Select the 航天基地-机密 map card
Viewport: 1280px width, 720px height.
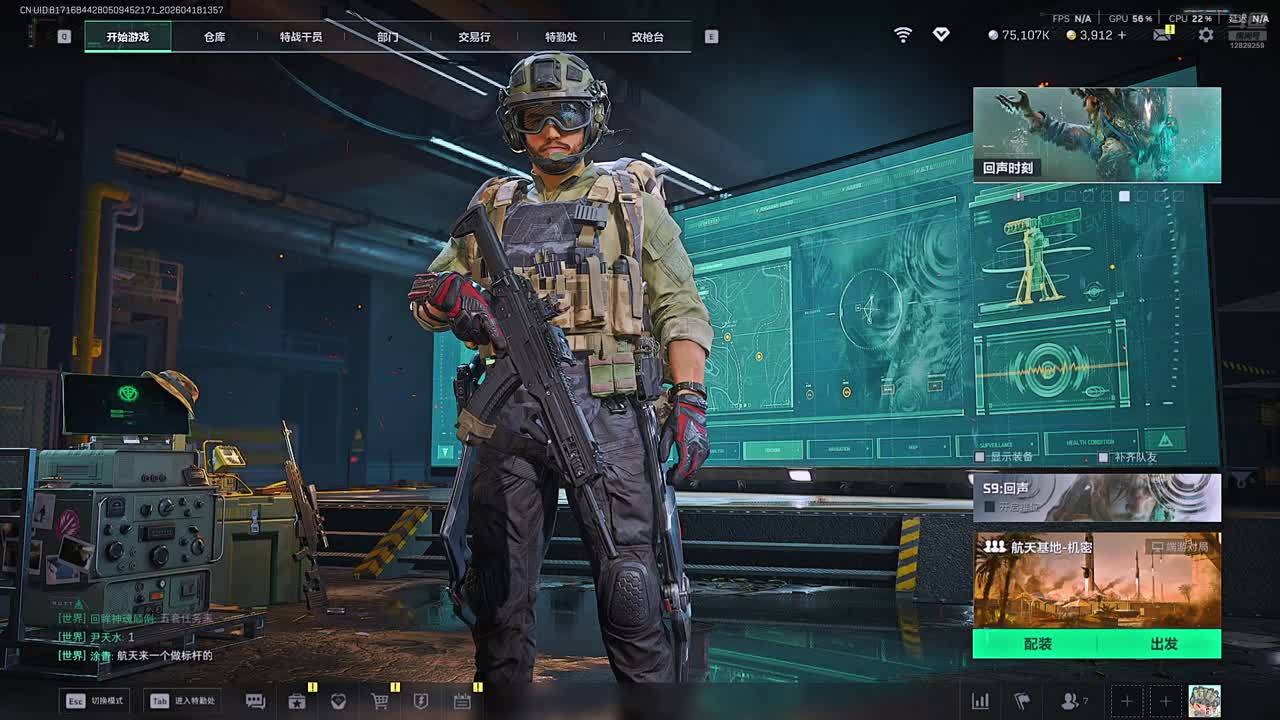pyautogui.click(x=1097, y=580)
